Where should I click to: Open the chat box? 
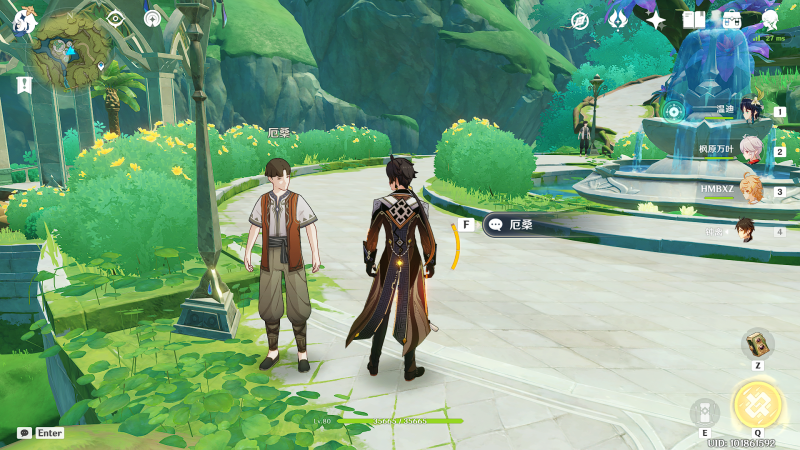pos(40,433)
